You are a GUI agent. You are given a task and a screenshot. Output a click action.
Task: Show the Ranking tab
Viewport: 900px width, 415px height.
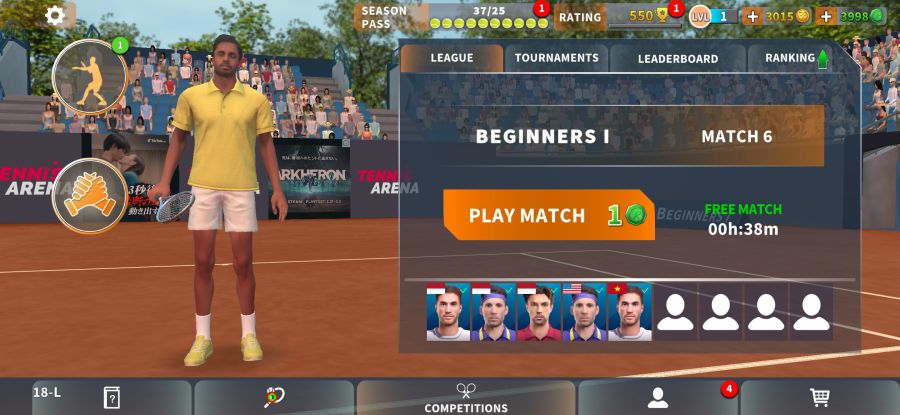796,58
